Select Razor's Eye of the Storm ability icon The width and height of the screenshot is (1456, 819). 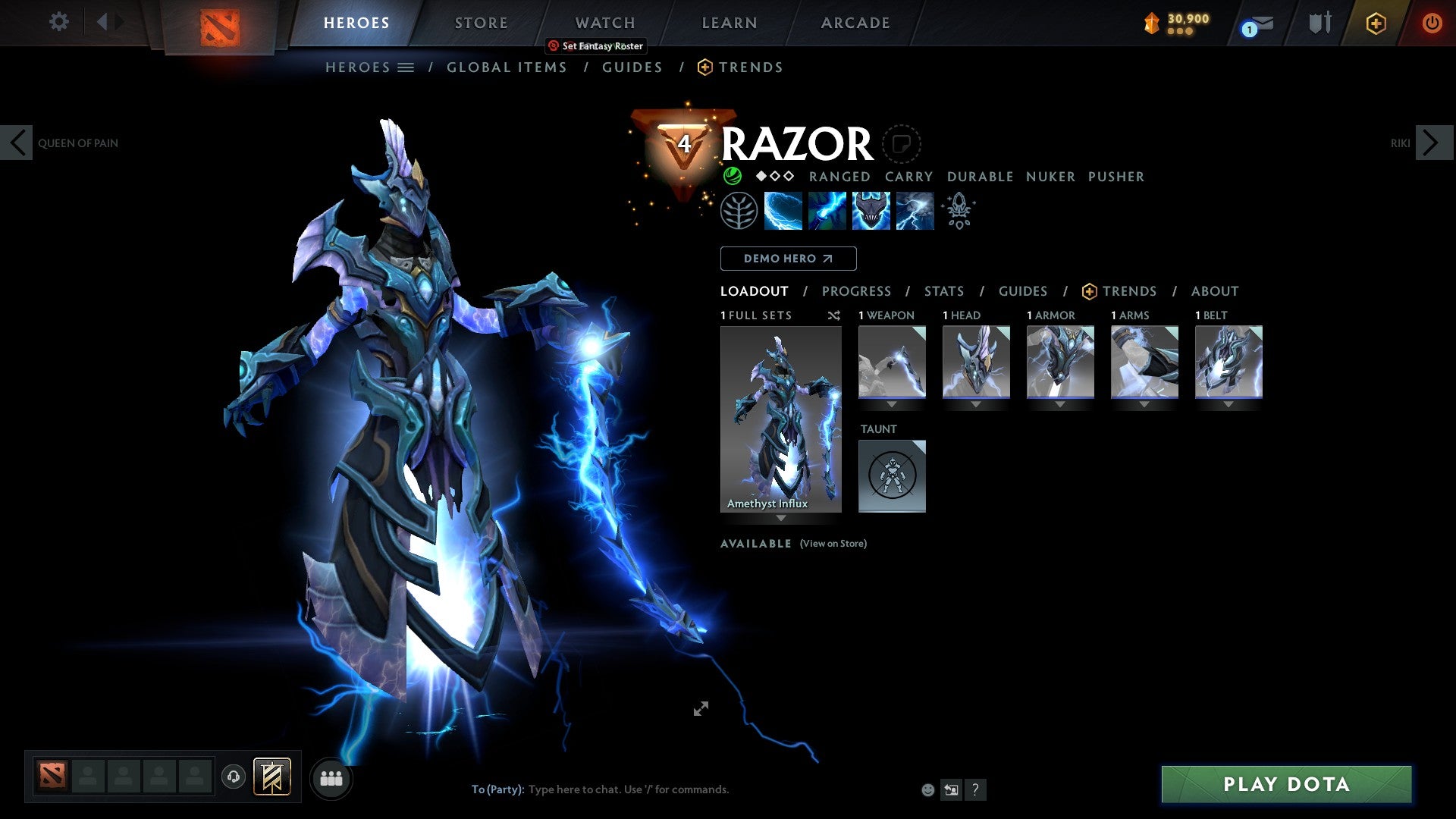[914, 210]
